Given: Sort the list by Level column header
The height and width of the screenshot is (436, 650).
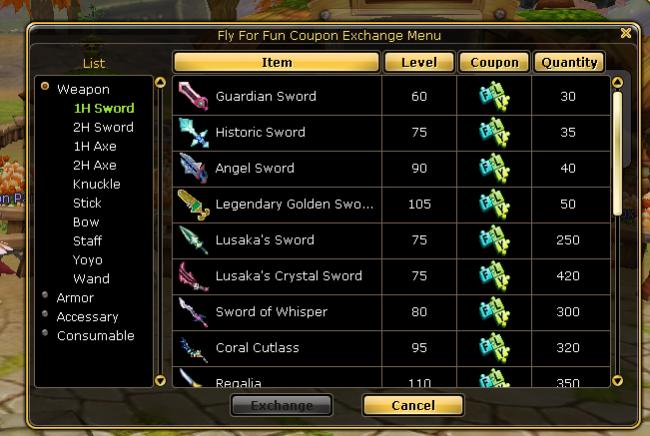Looking at the screenshot, I should point(418,62).
